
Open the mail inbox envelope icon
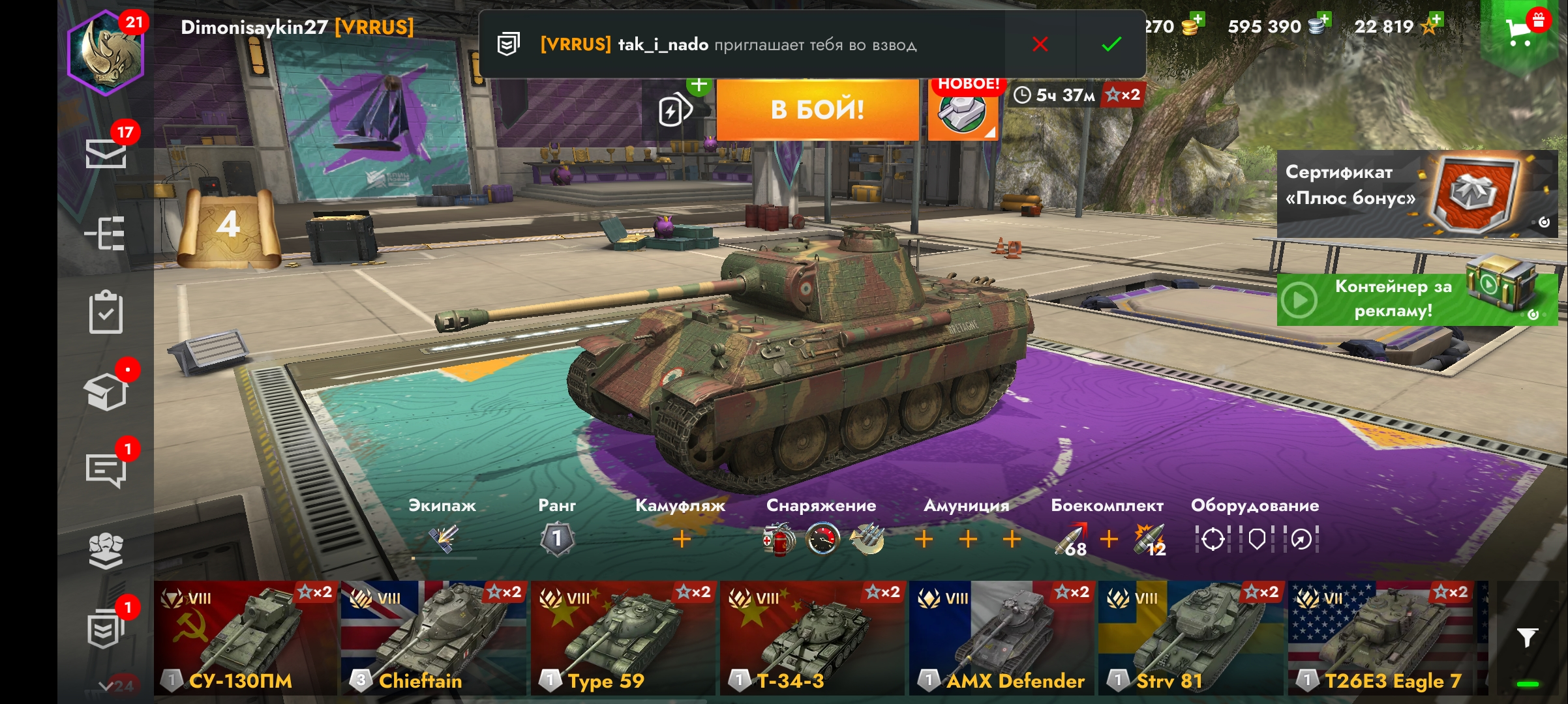[x=106, y=154]
